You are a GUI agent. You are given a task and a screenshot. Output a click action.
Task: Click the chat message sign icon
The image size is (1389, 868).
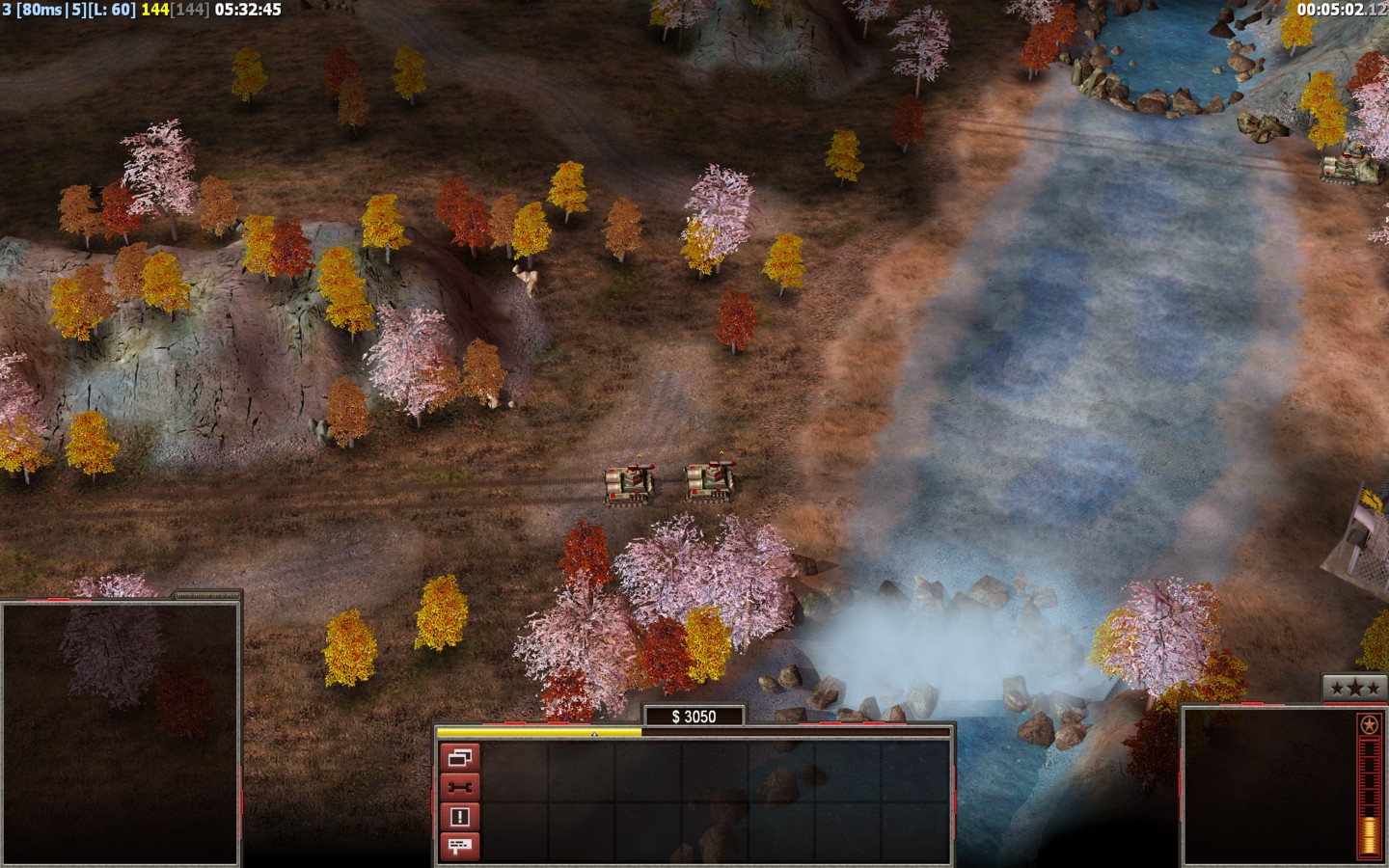pos(460,847)
